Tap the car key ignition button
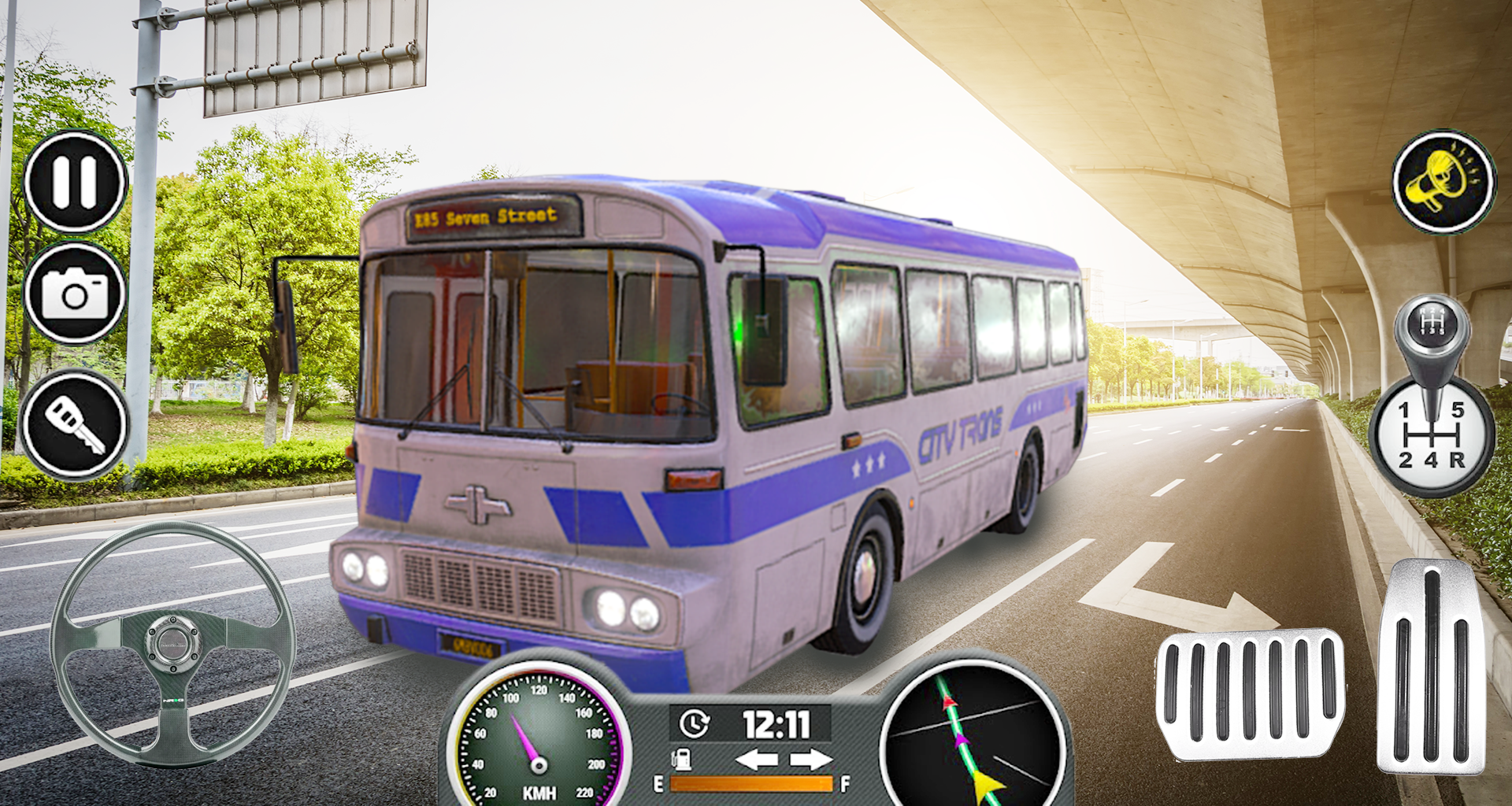The height and width of the screenshot is (806, 1512). coord(75,425)
